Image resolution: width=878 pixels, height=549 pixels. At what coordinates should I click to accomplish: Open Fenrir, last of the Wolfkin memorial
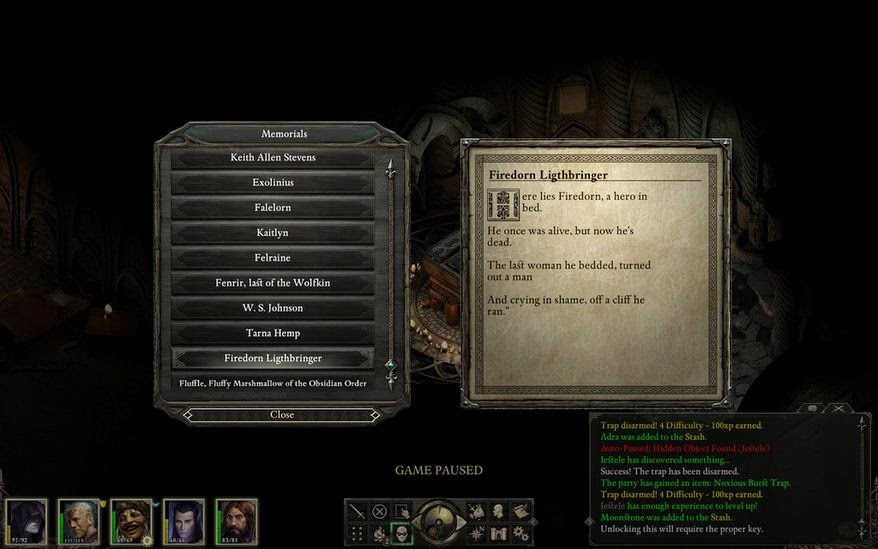click(x=273, y=283)
